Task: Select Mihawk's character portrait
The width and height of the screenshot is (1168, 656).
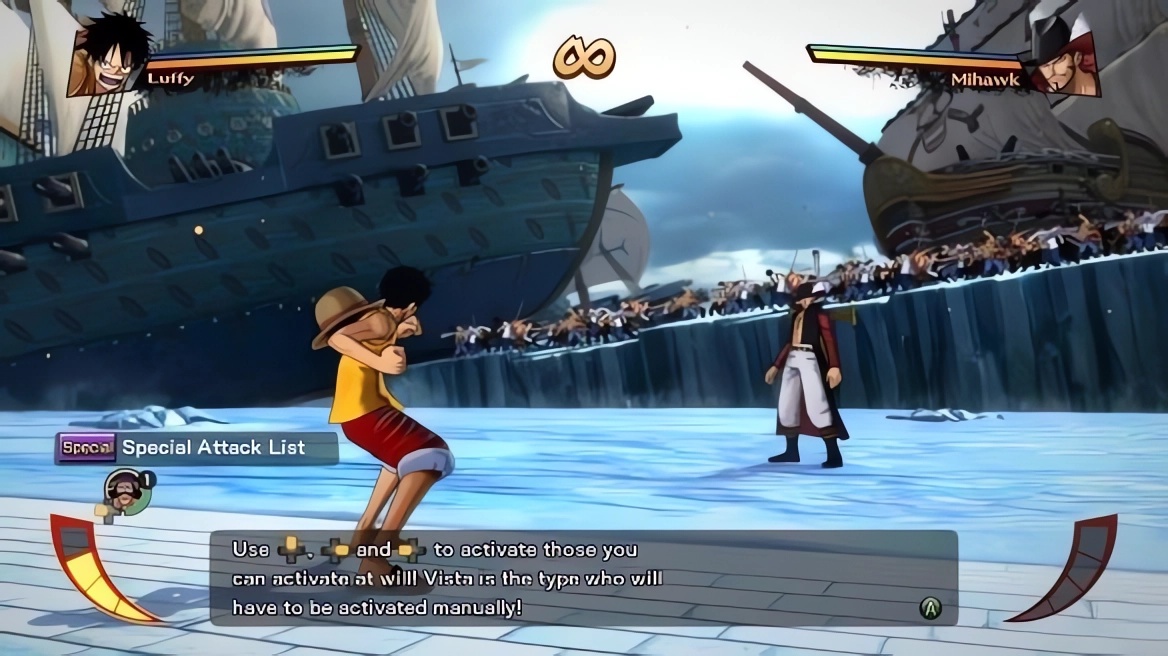Action: click(x=1063, y=60)
